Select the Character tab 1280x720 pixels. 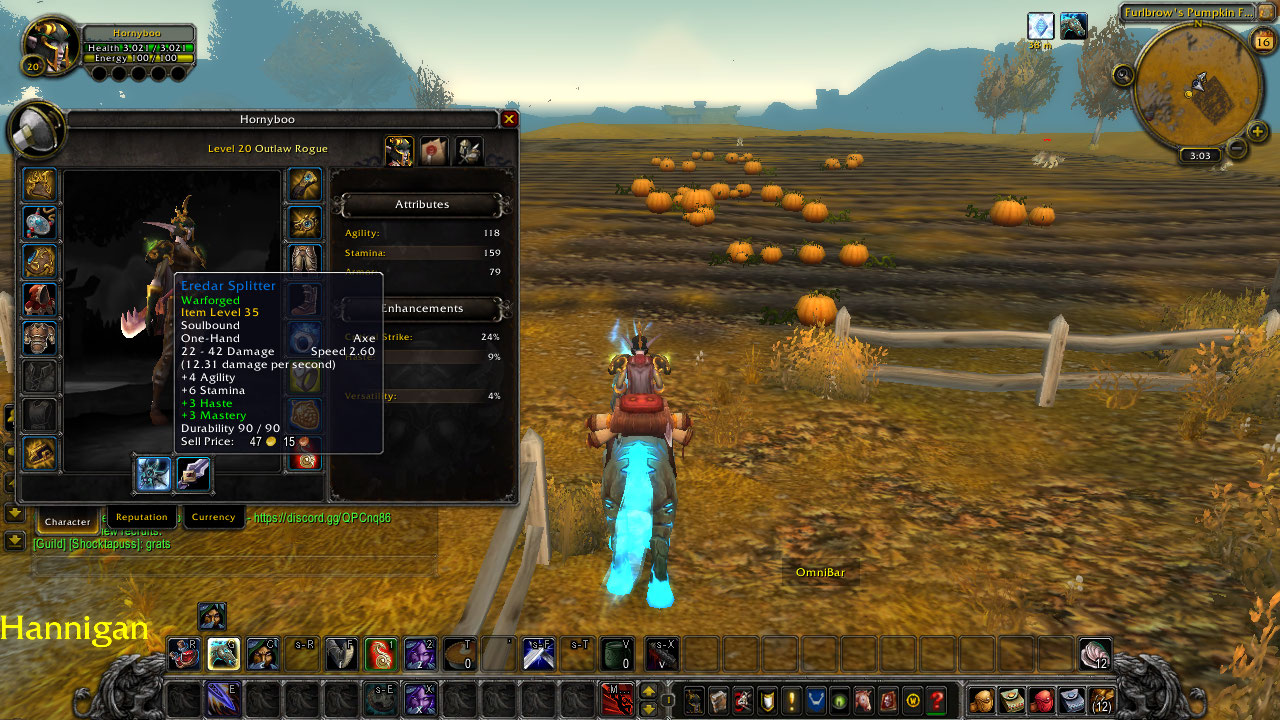pos(68,521)
